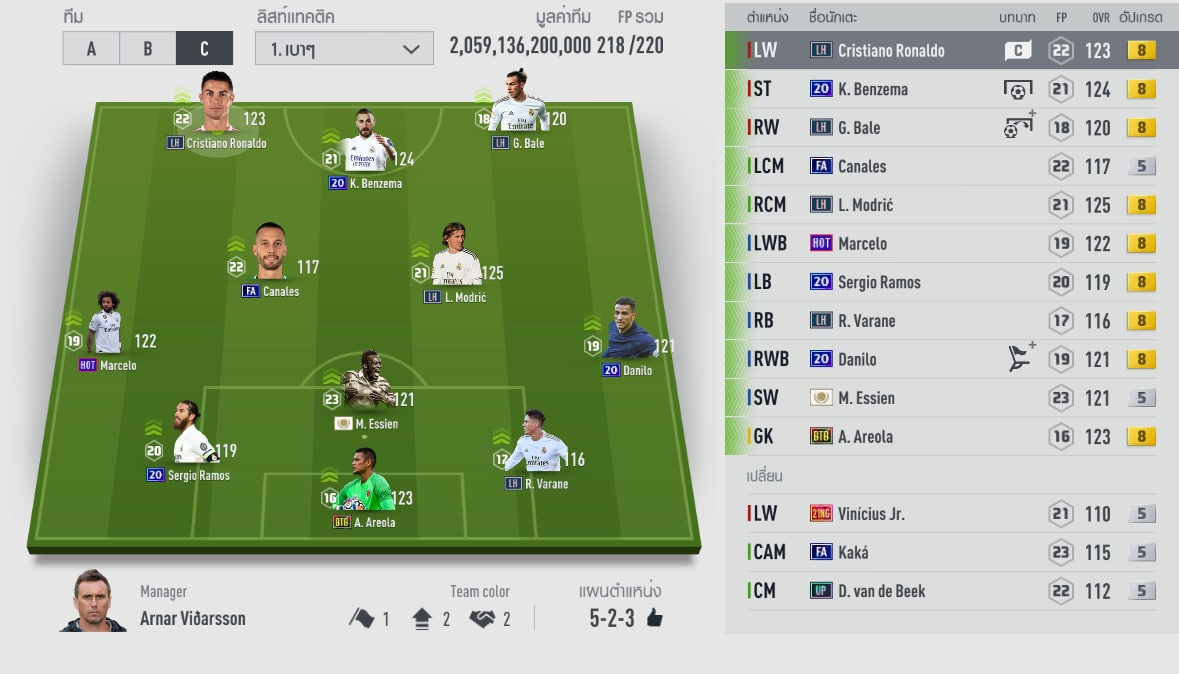Open the tactics list dropdown

click(x=344, y=48)
